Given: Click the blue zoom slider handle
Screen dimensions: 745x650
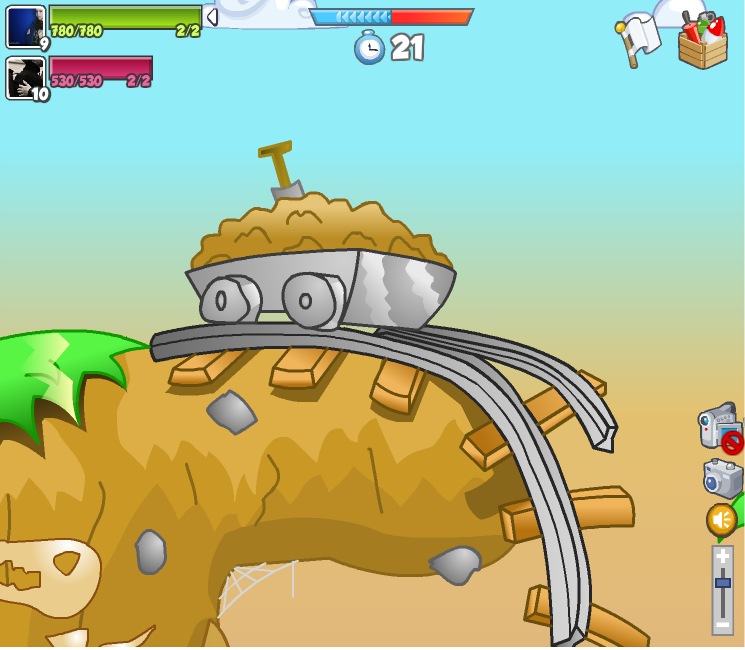Looking at the screenshot, I should pyautogui.click(x=722, y=583).
